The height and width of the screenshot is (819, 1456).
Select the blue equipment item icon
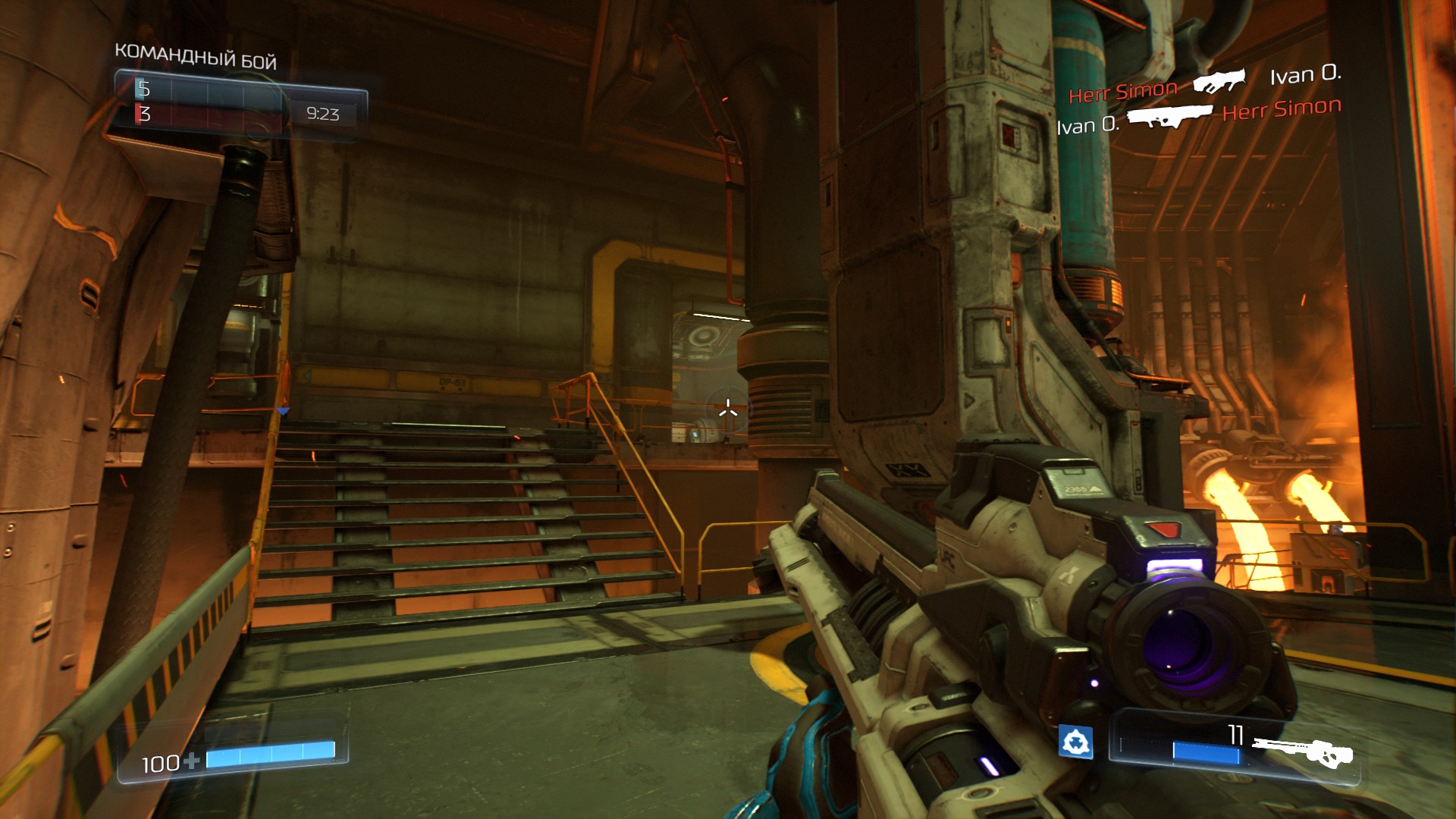pyautogui.click(x=1075, y=742)
